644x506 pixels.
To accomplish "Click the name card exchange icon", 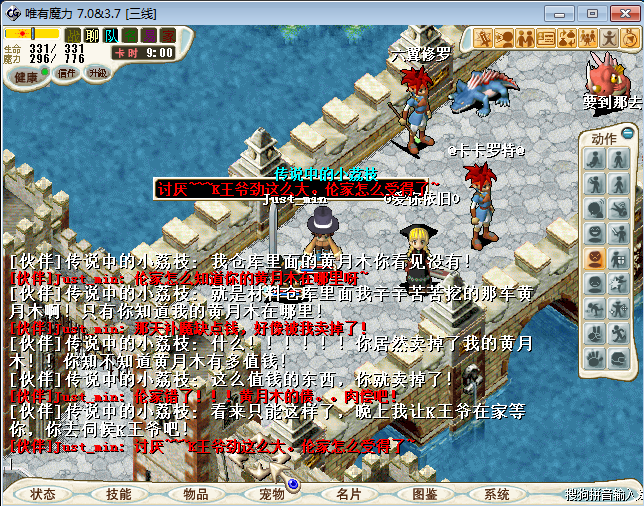I will 546,38.
